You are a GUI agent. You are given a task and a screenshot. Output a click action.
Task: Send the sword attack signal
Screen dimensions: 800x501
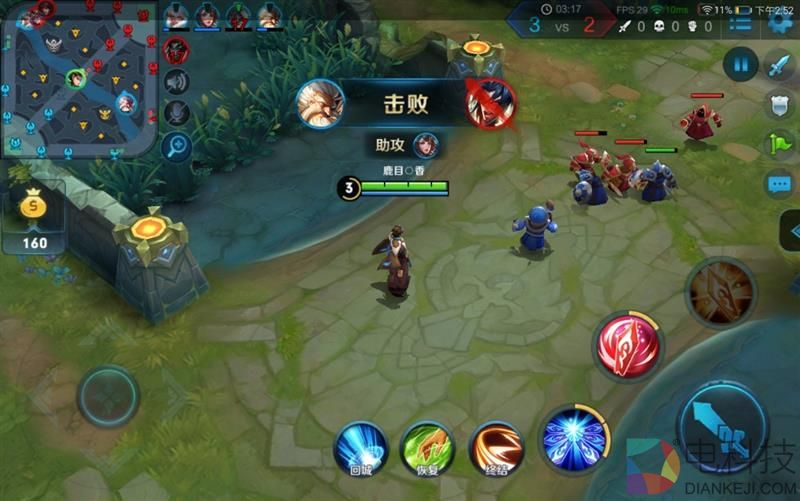[x=778, y=66]
